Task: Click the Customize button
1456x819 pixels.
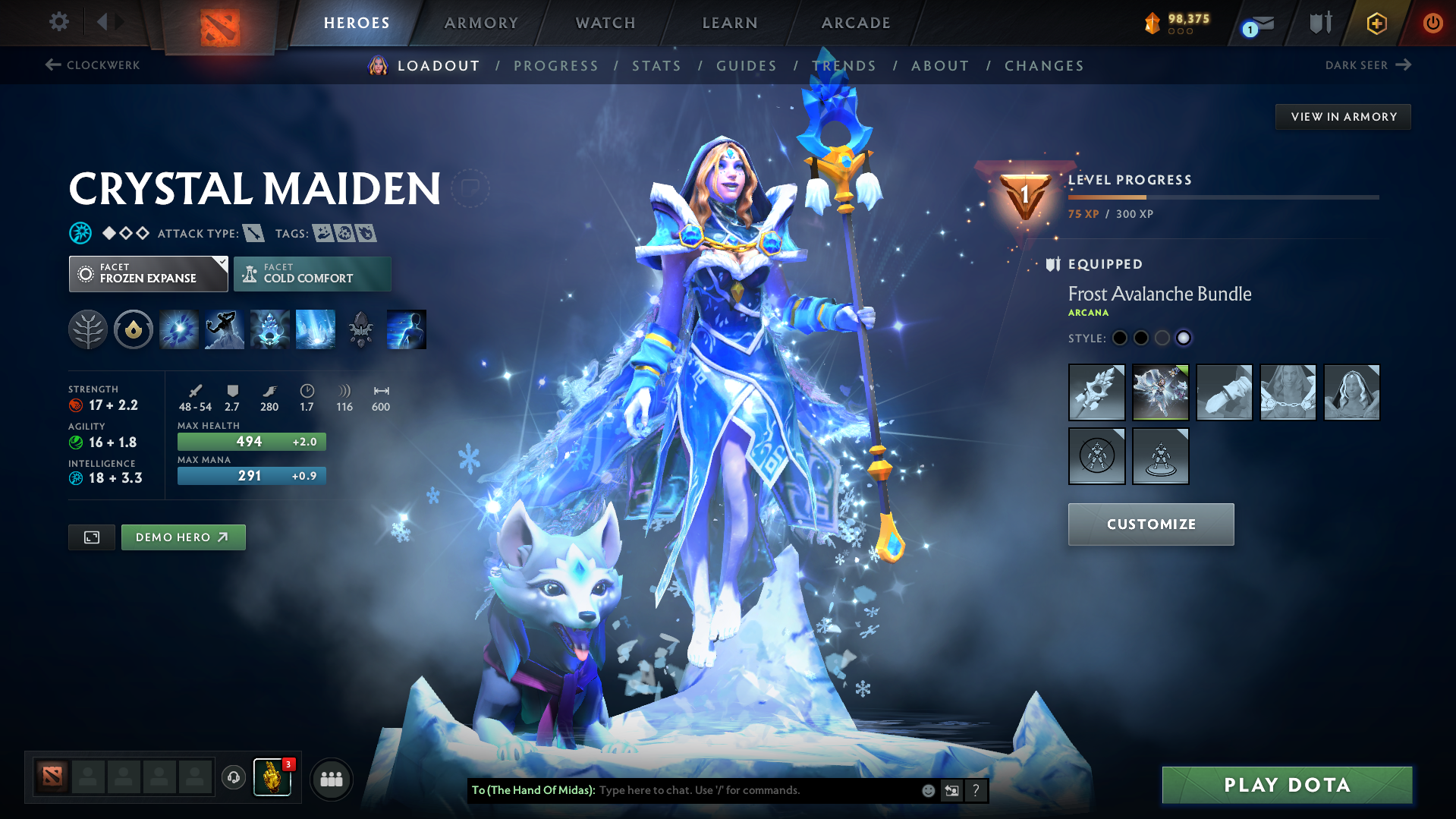Action: coord(1150,524)
